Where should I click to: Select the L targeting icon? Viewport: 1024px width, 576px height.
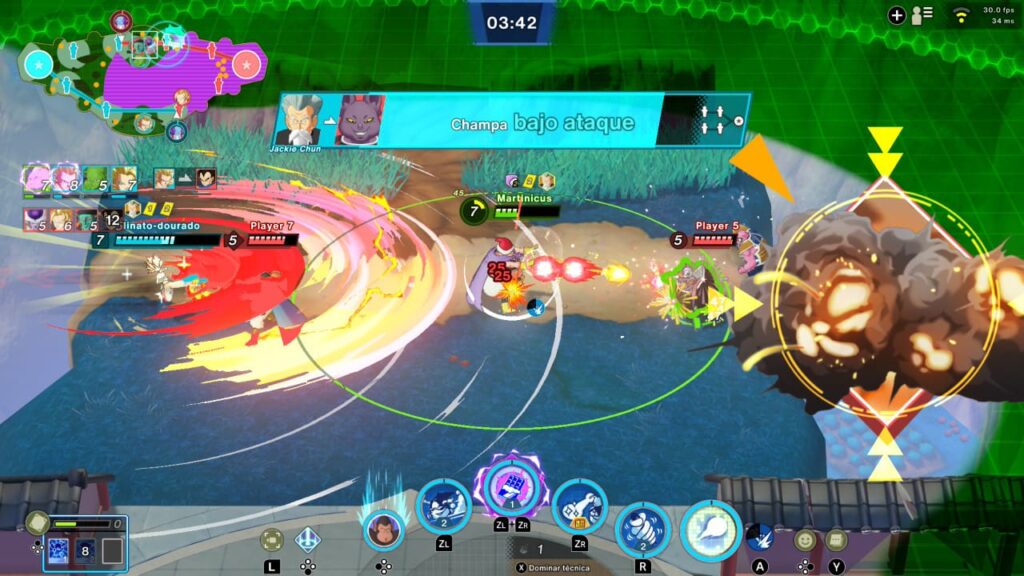[271, 540]
